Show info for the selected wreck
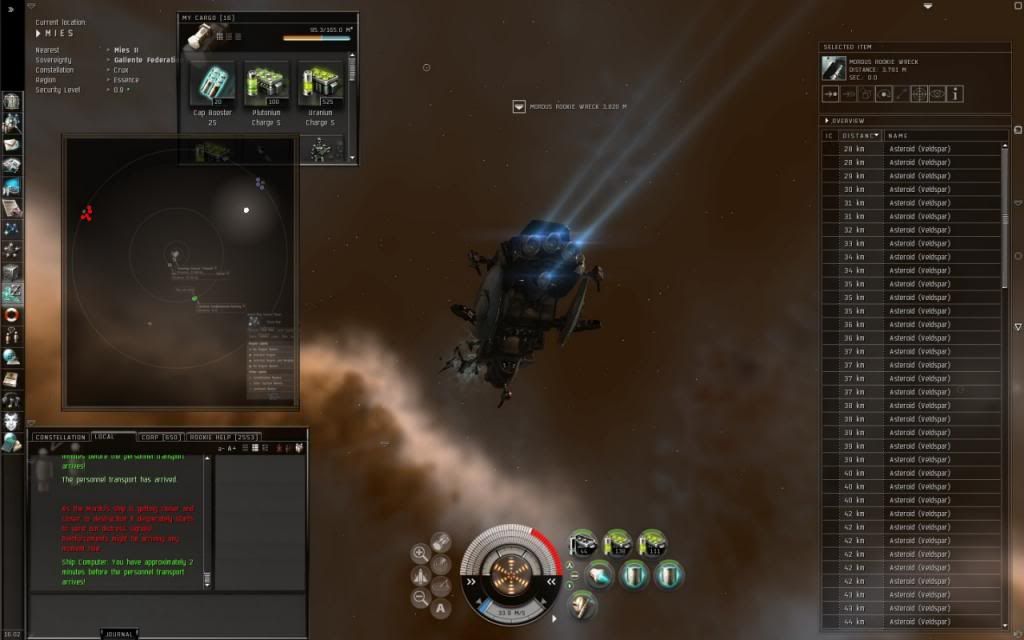This screenshot has height=640, width=1024. click(955, 94)
